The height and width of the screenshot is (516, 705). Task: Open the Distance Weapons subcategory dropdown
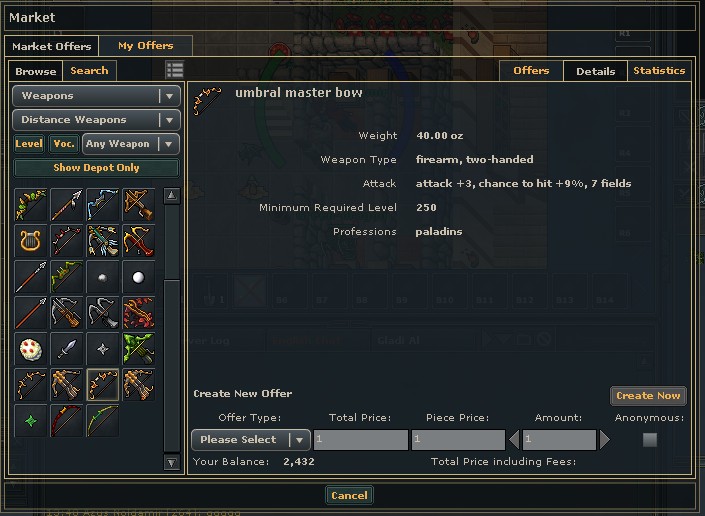click(96, 120)
